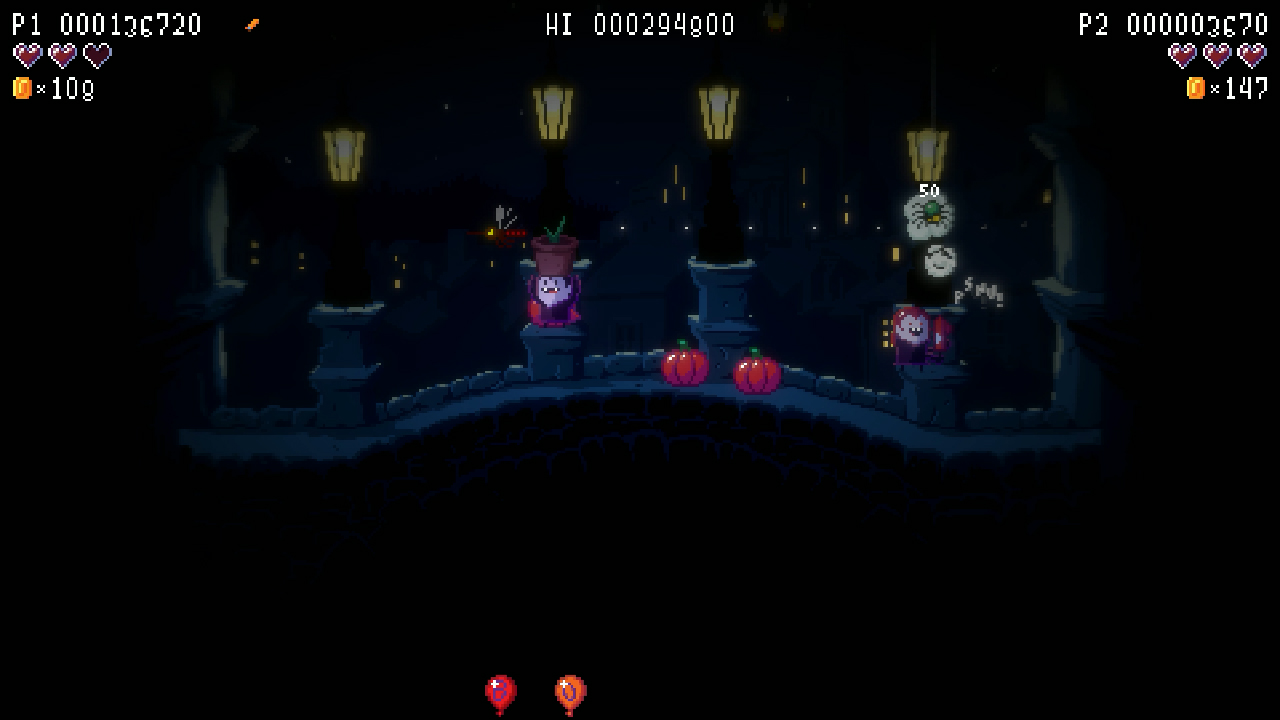Toggle P1's first heart

click(27, 56)
